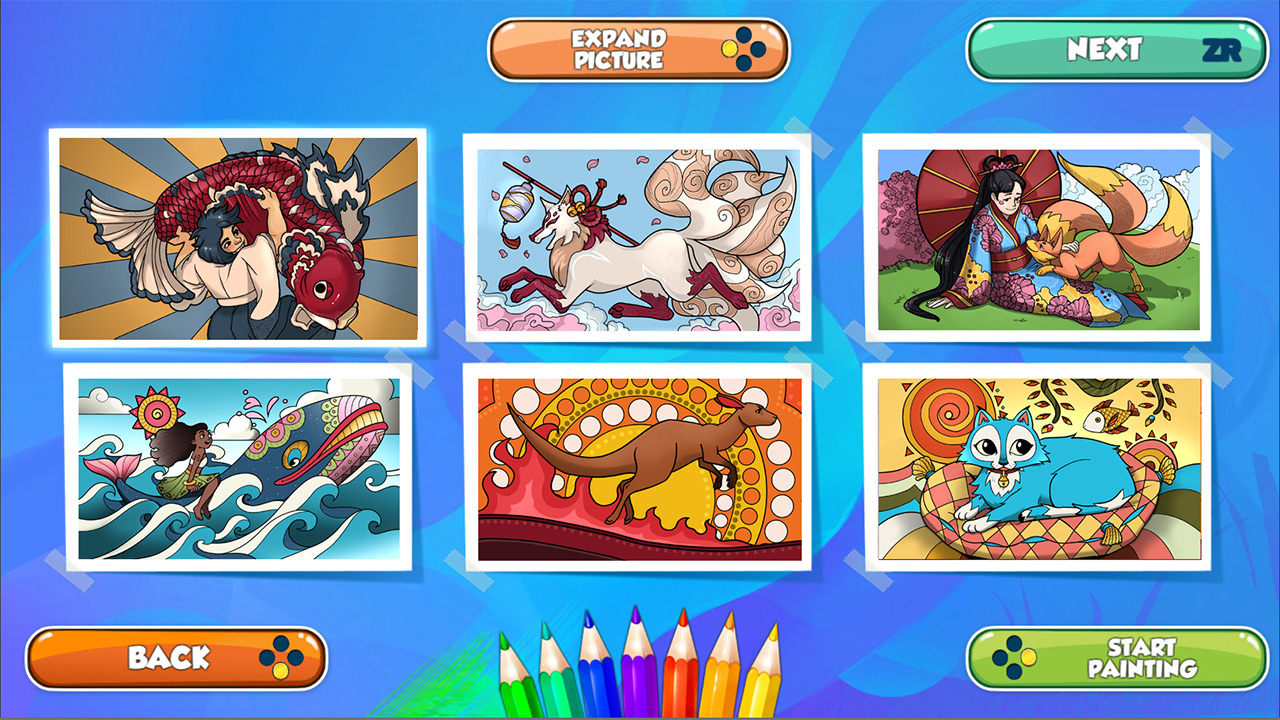Screen dimensions: 1280x720
Task: Click the gamepad glyph icon on Start Painting
Action: tap(1012, 660)
